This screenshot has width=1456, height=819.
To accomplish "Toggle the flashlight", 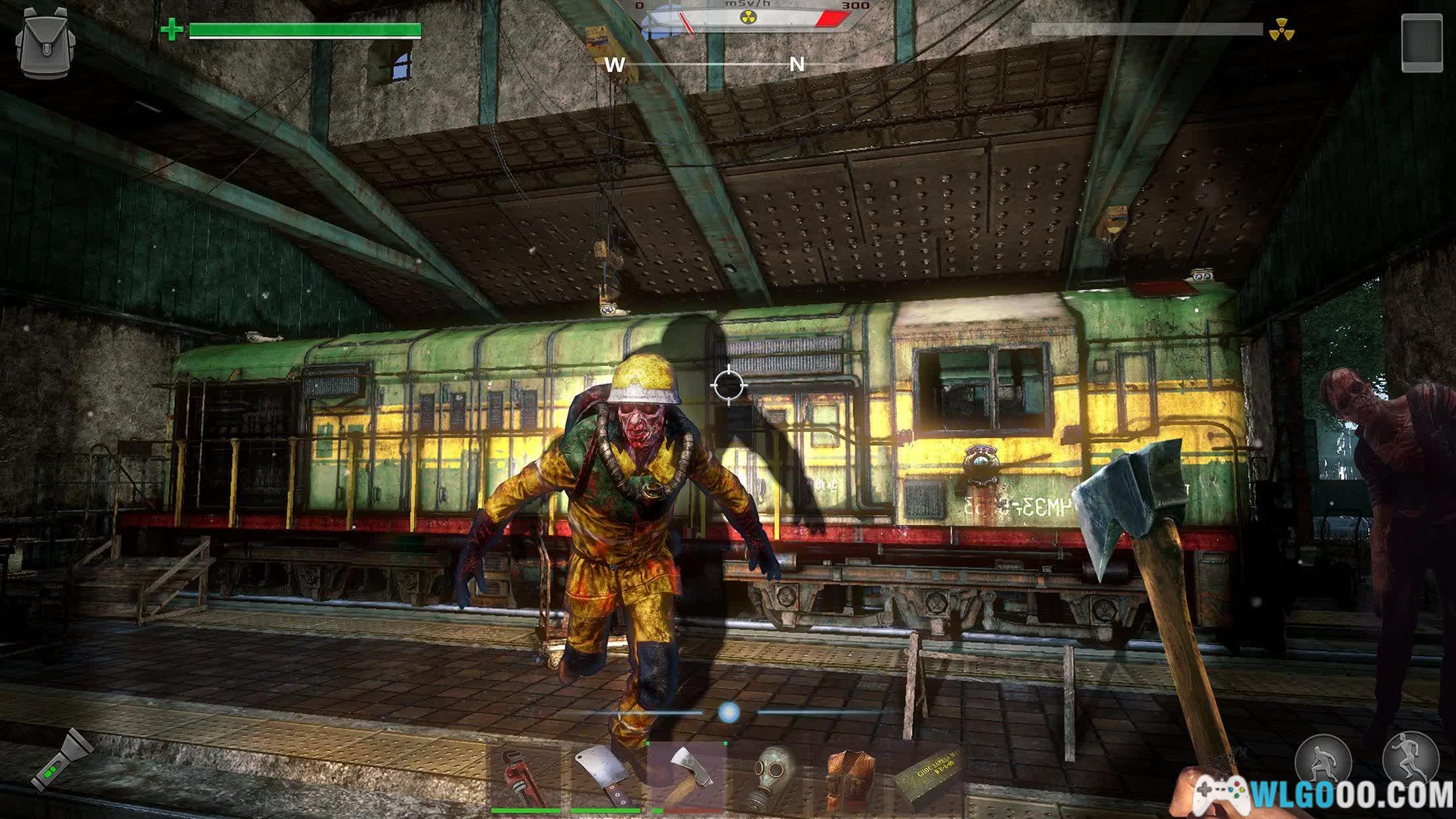I will [61, 760].
